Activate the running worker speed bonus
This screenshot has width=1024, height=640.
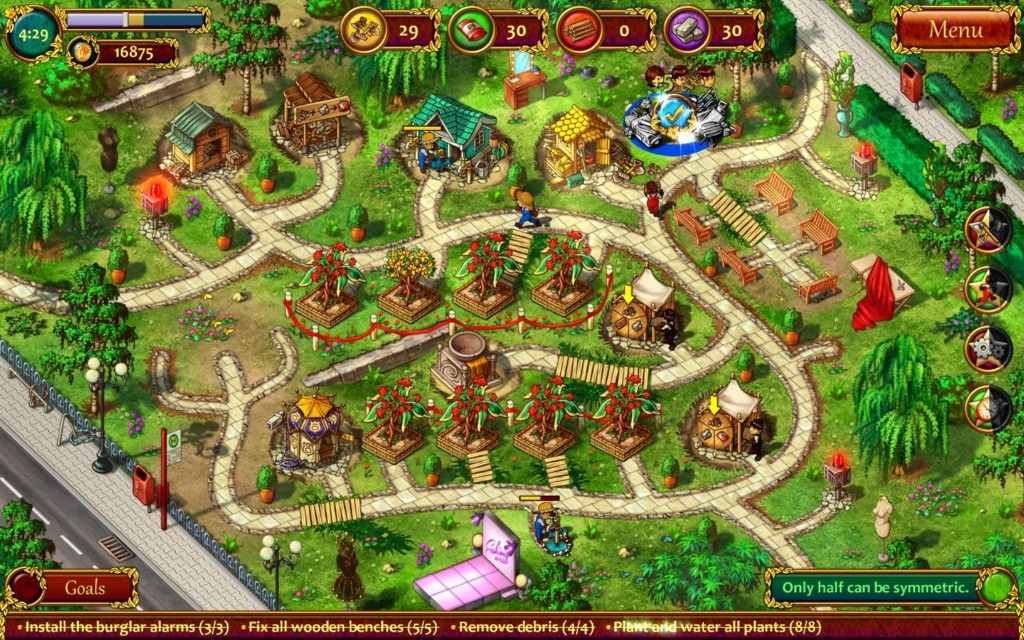[987, 288]
